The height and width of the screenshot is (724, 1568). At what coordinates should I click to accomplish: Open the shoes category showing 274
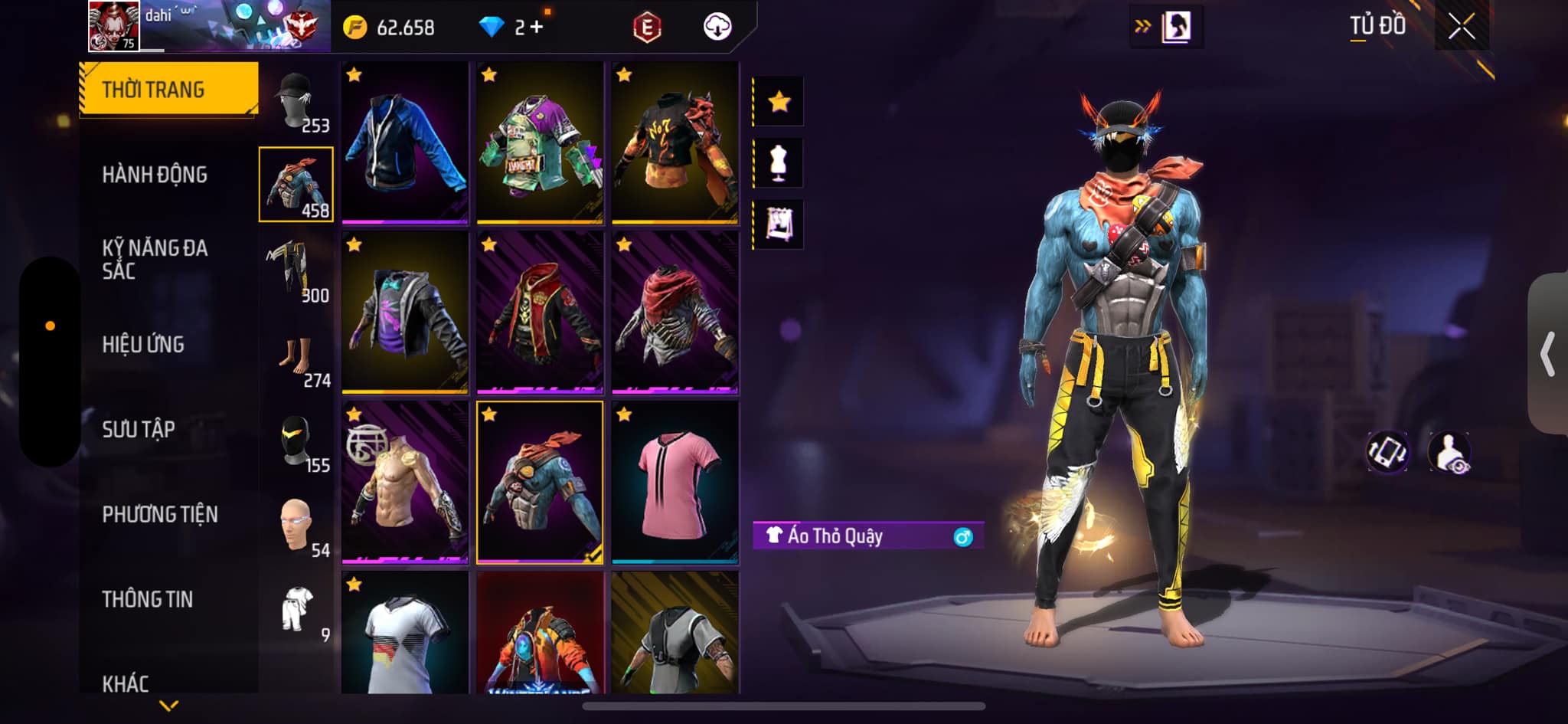click(x=297, y=360)
